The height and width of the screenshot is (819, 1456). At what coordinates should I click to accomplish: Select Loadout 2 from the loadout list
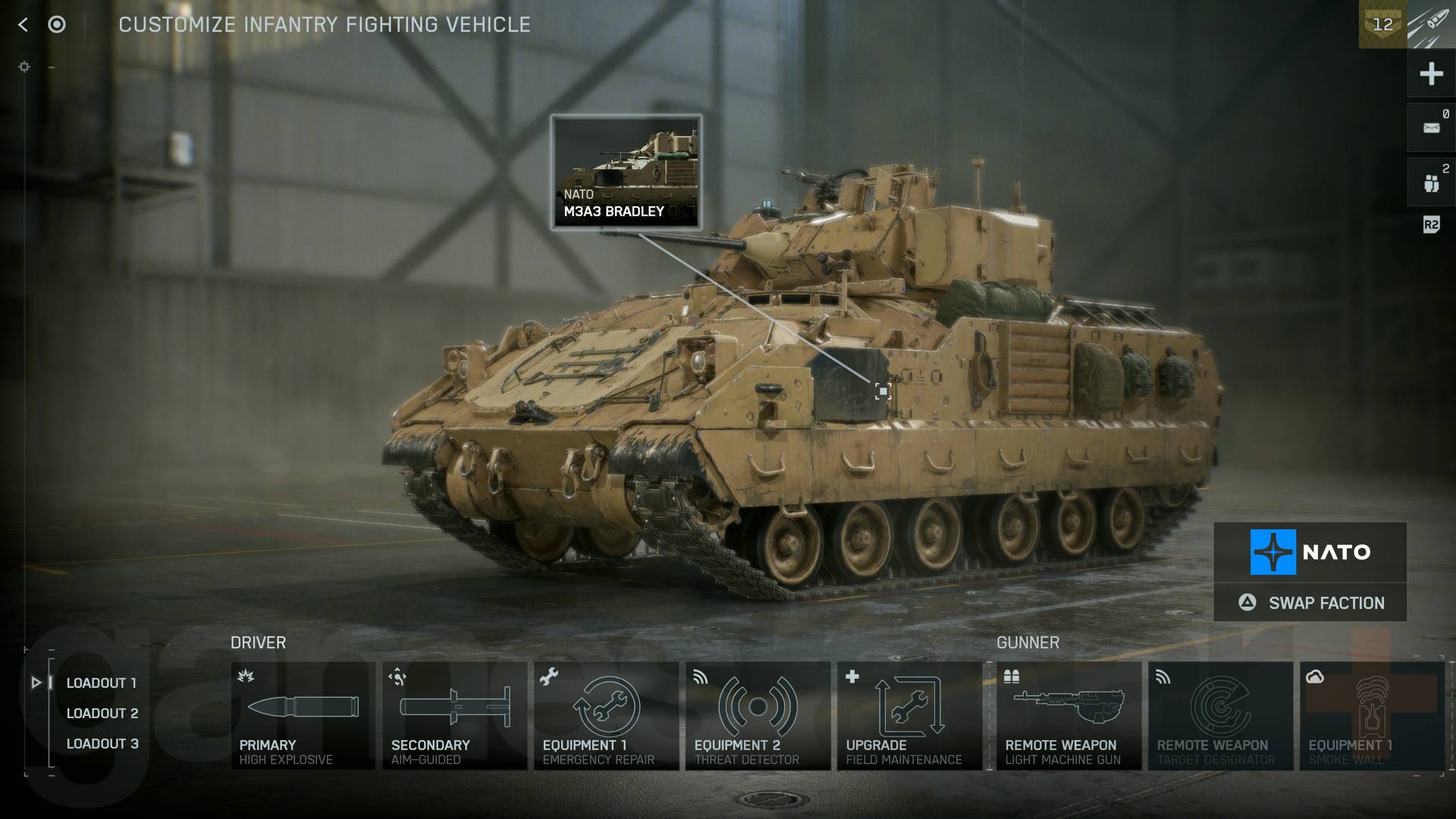(x=102, y=713)
